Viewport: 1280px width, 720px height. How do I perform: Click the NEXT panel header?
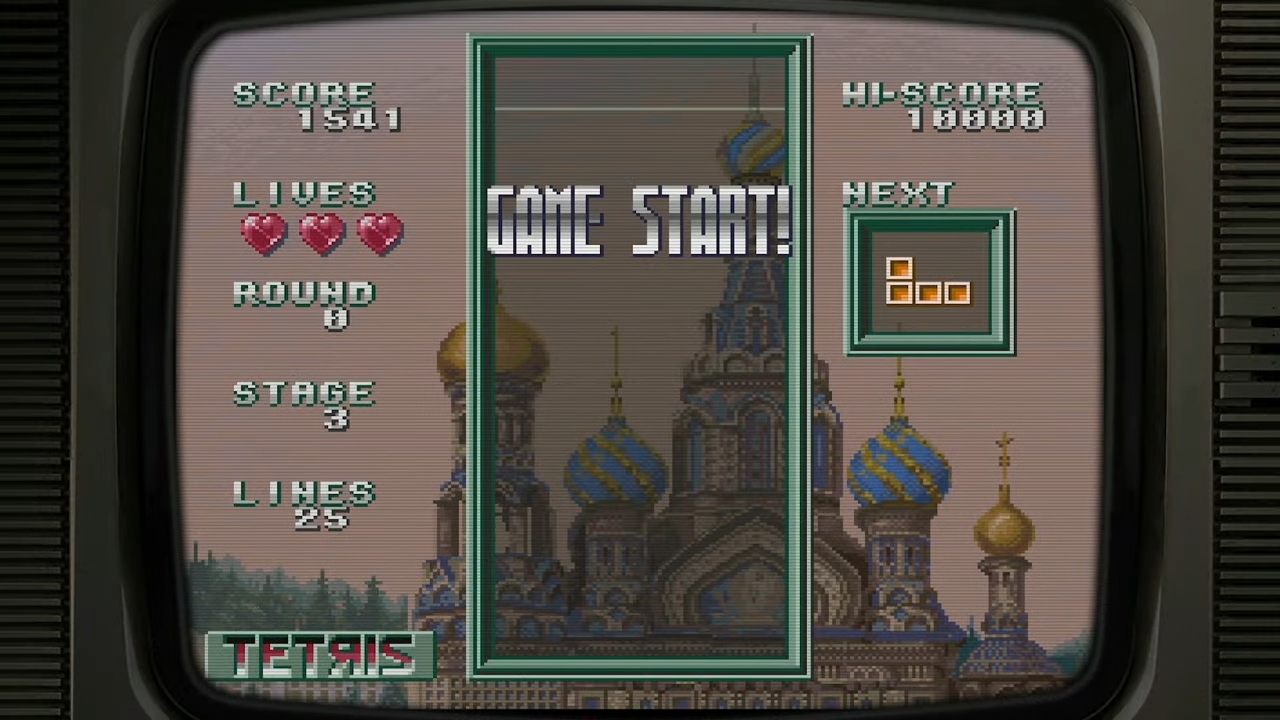click(x=897, y=193)
